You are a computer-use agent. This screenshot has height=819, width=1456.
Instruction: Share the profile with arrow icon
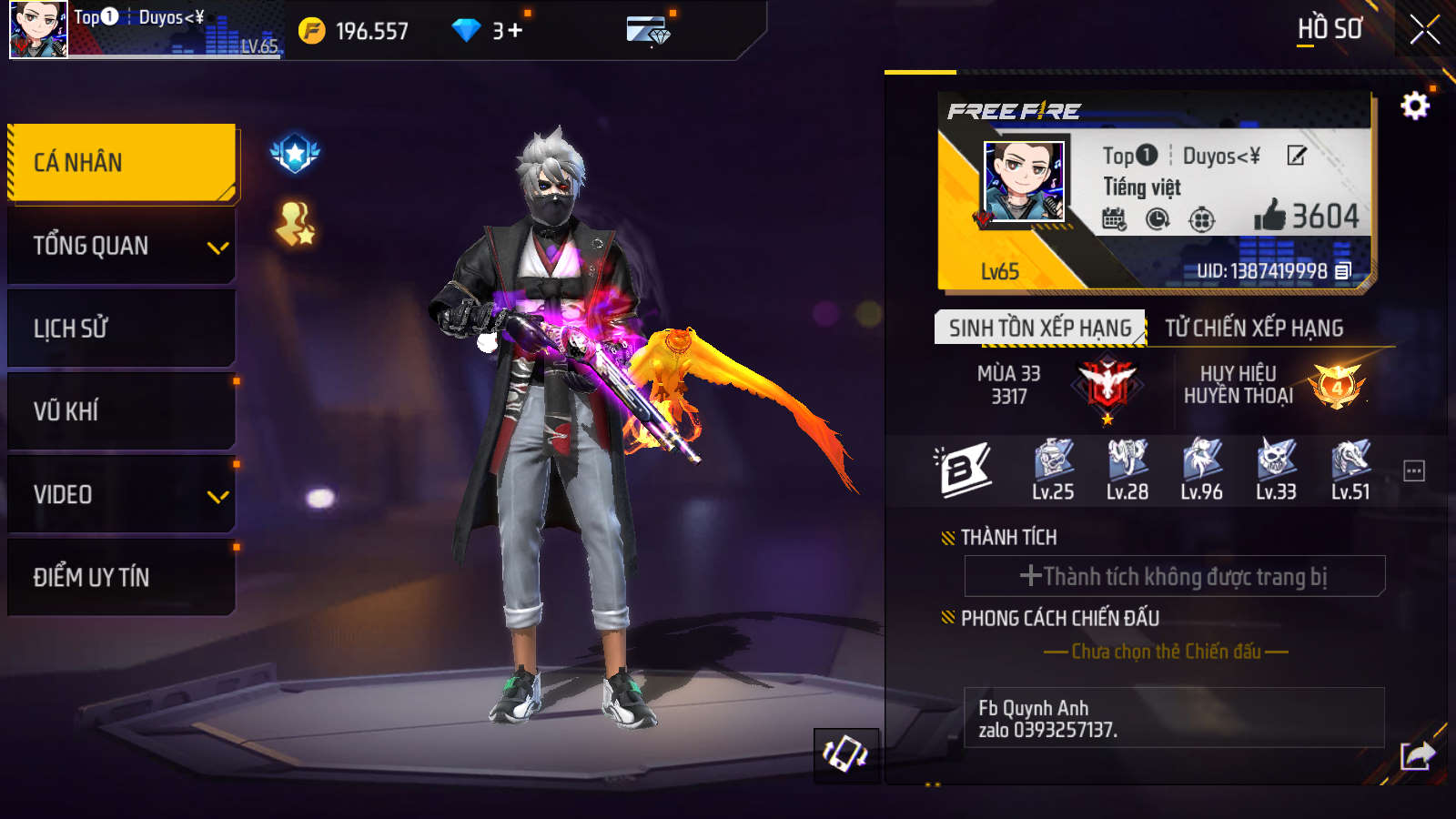point(1417,755)
